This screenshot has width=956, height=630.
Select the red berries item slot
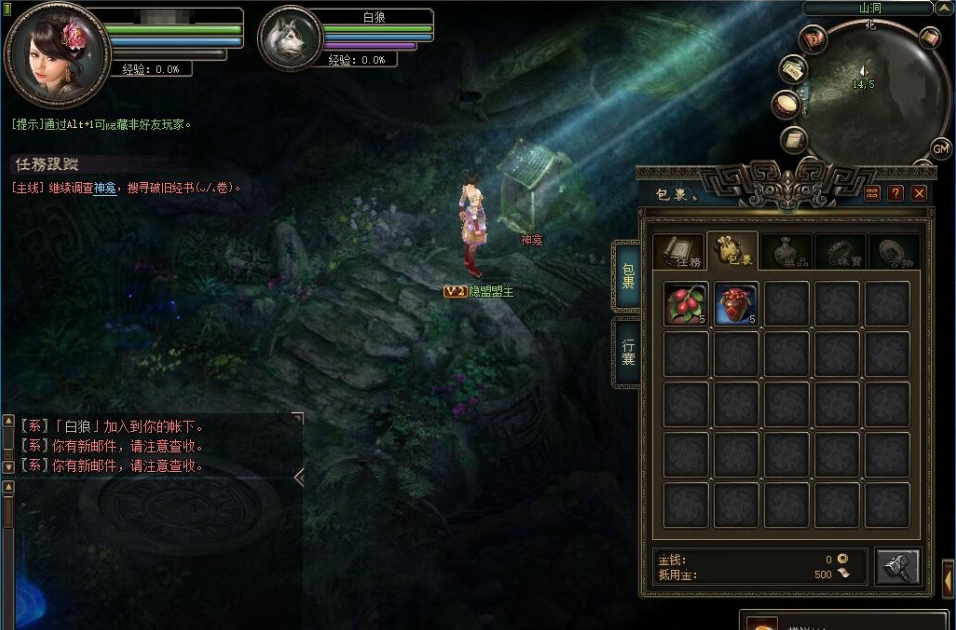686,303
